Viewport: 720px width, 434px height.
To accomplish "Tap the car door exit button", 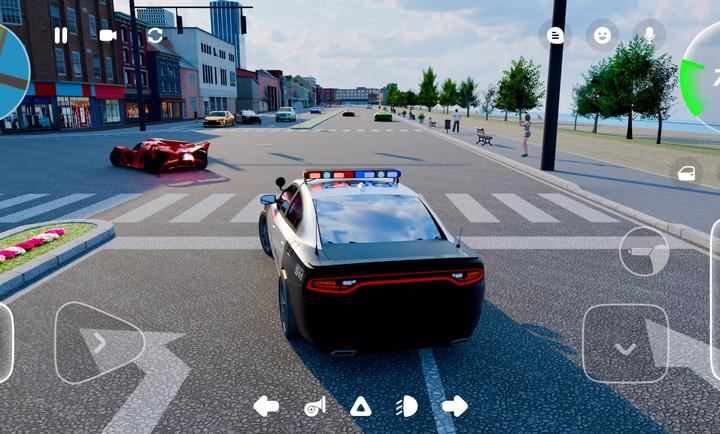I will tap(687, 173).
